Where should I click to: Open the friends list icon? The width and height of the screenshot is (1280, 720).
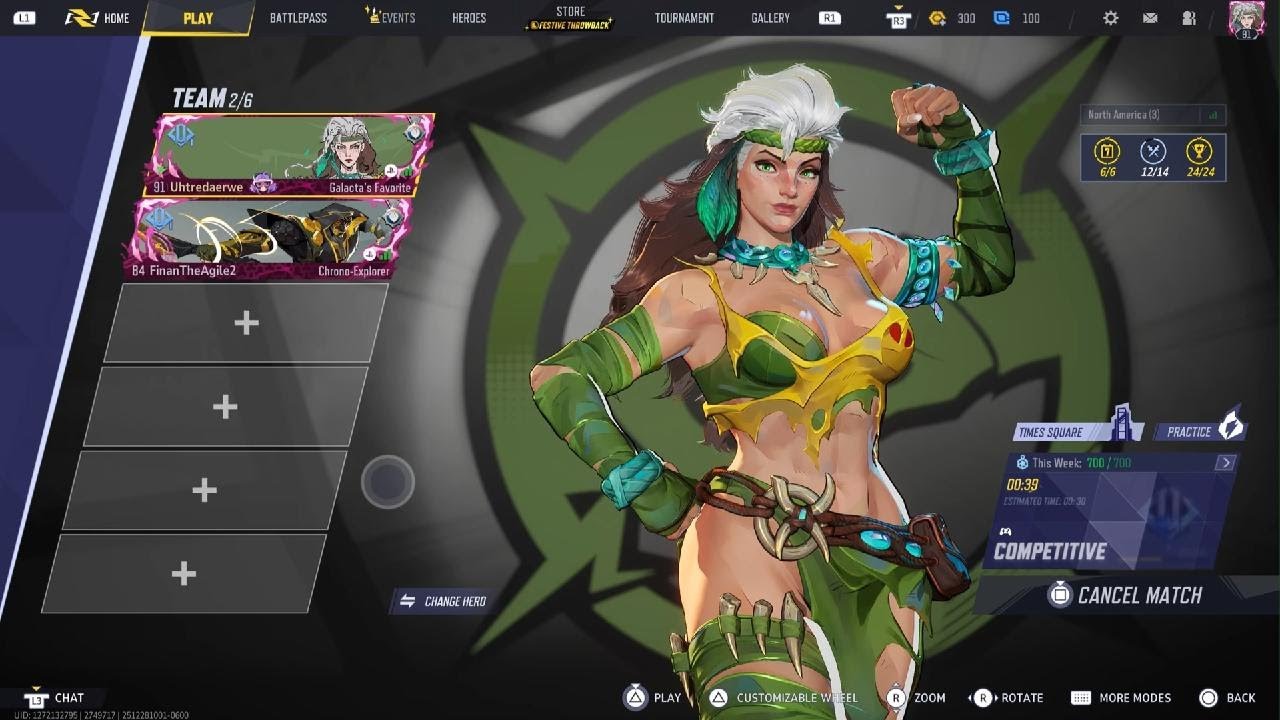1188,18
